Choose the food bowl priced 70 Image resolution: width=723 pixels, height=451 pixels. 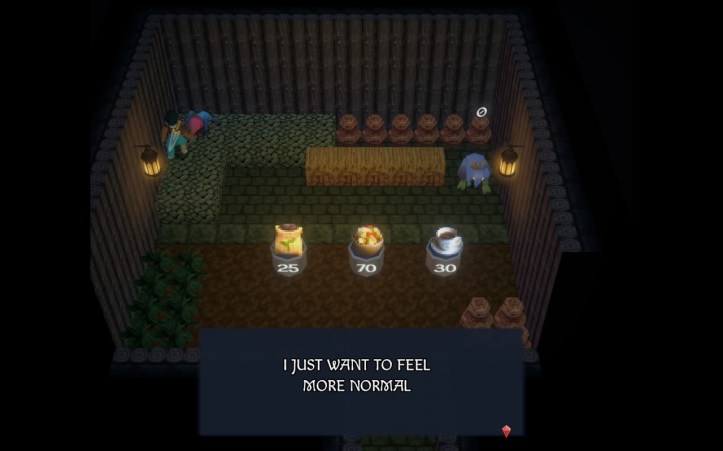point(367,240)
